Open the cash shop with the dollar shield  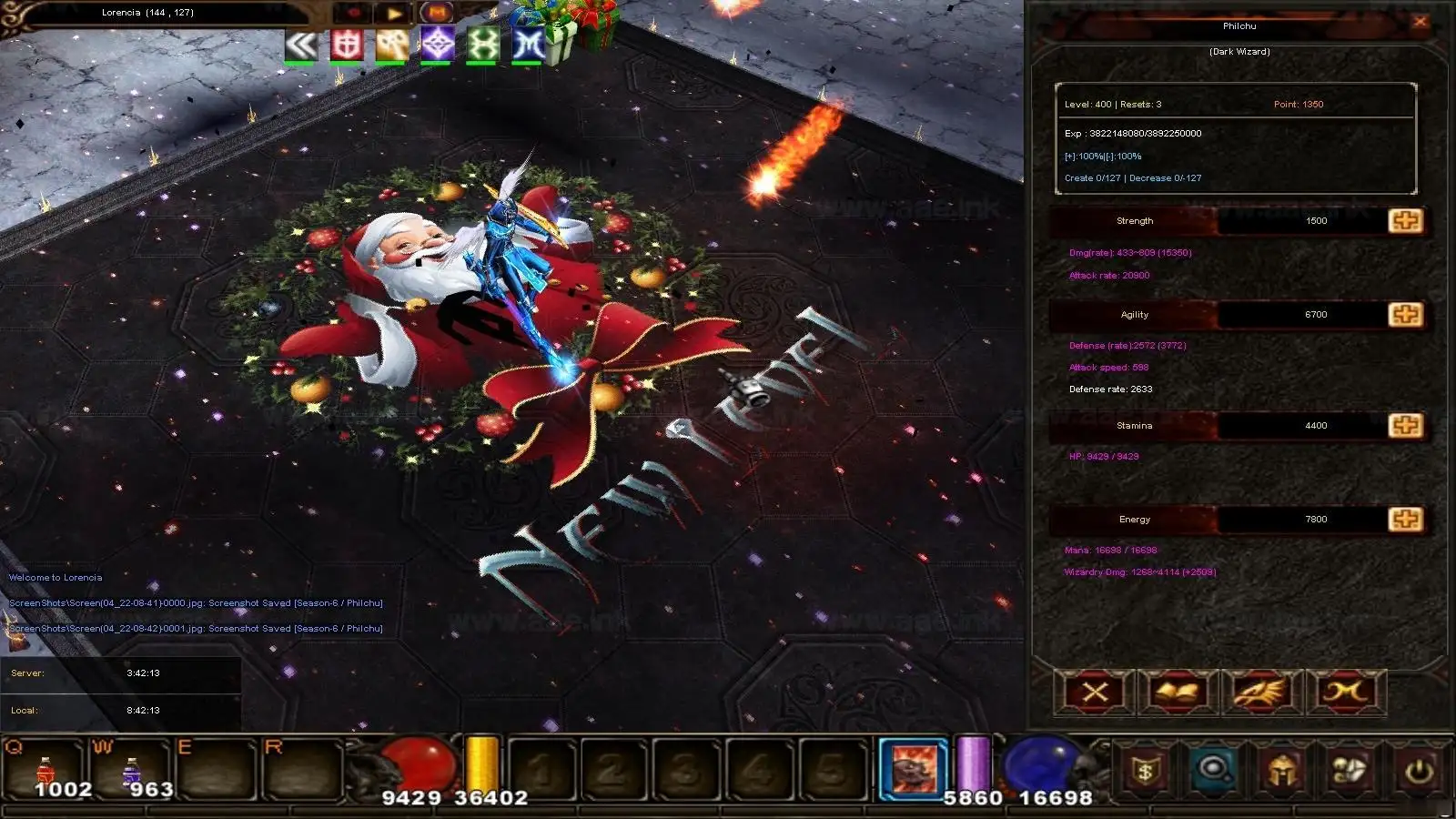[x=1146, y=771]
